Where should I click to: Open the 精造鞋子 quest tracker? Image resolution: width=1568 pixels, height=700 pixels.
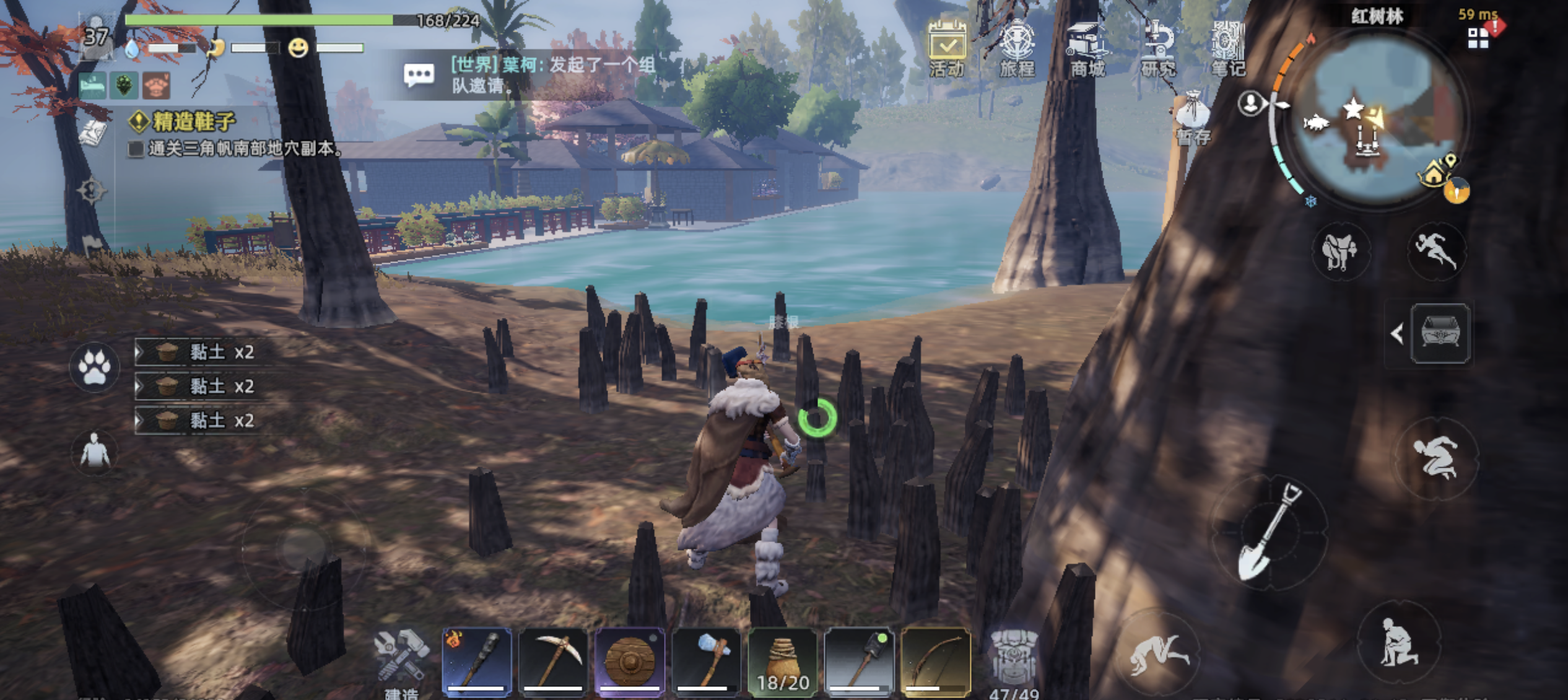tap(193, 121)
